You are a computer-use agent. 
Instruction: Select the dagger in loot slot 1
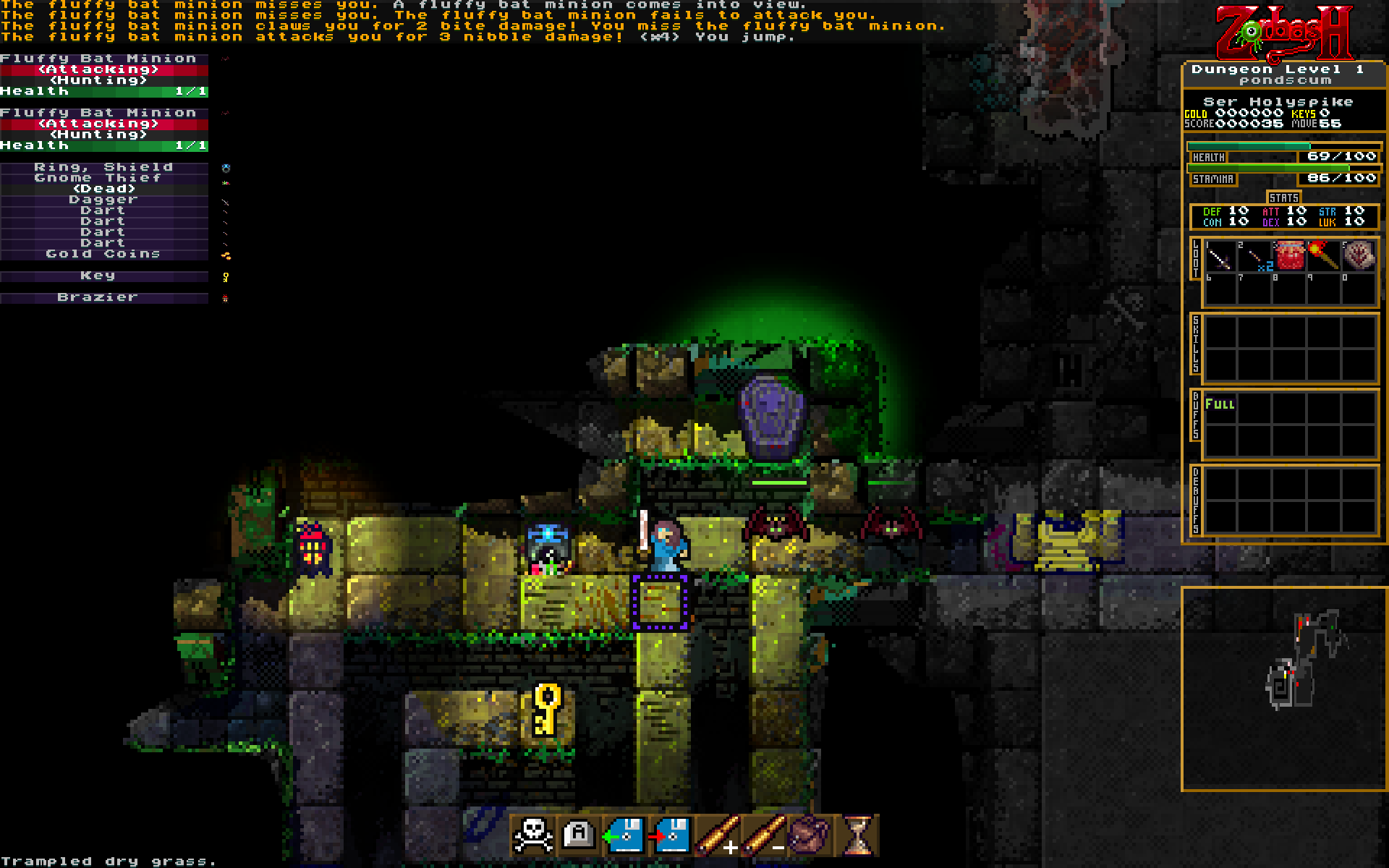1220,257
